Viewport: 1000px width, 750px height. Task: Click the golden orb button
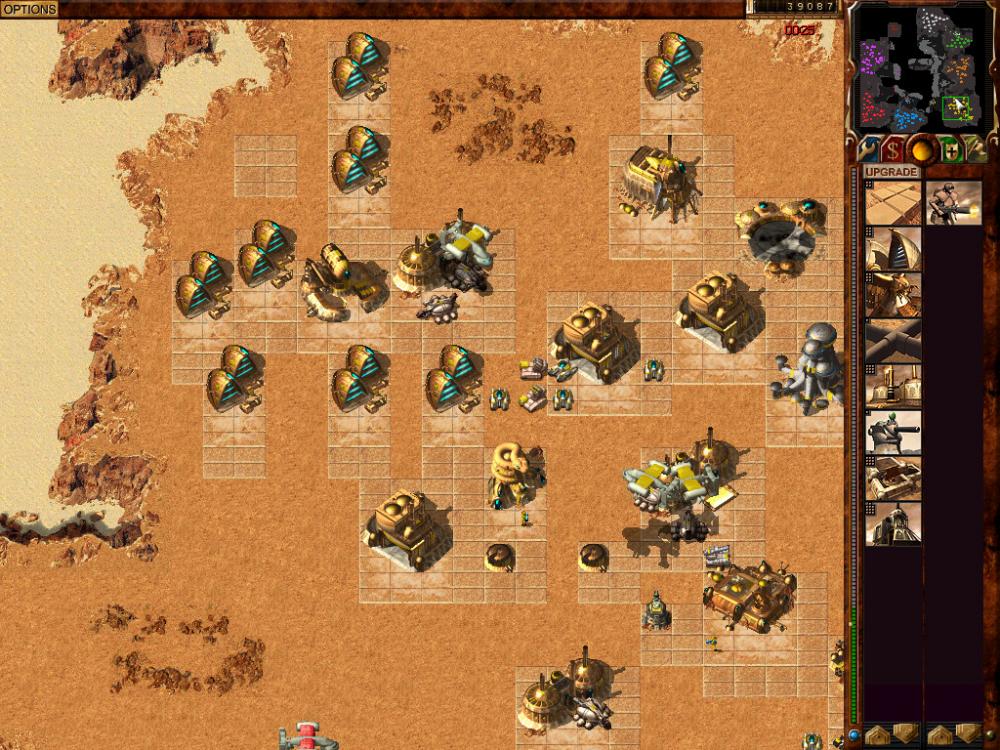click(921, 150)
